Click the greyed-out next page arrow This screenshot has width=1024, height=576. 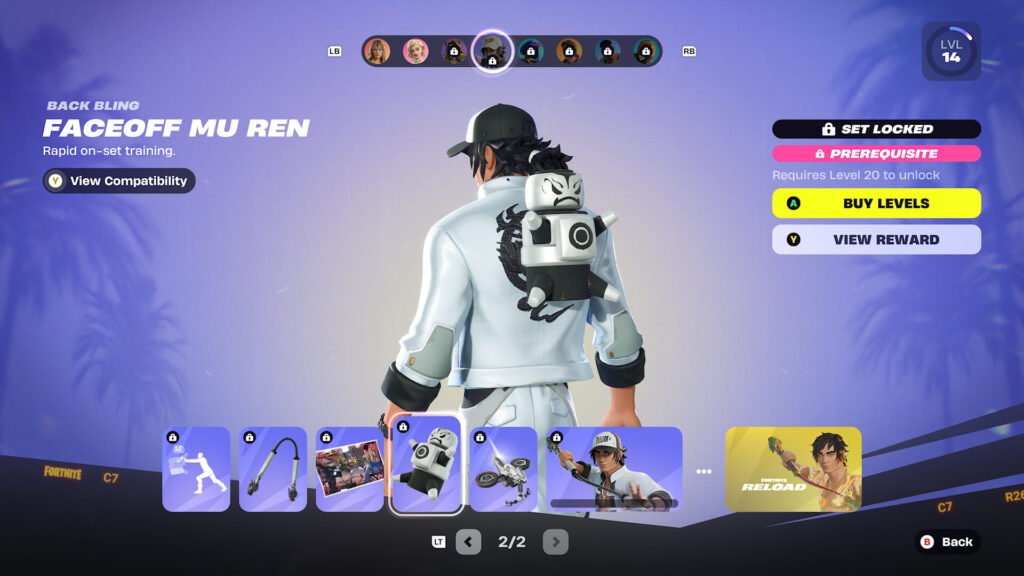(556, 542)
